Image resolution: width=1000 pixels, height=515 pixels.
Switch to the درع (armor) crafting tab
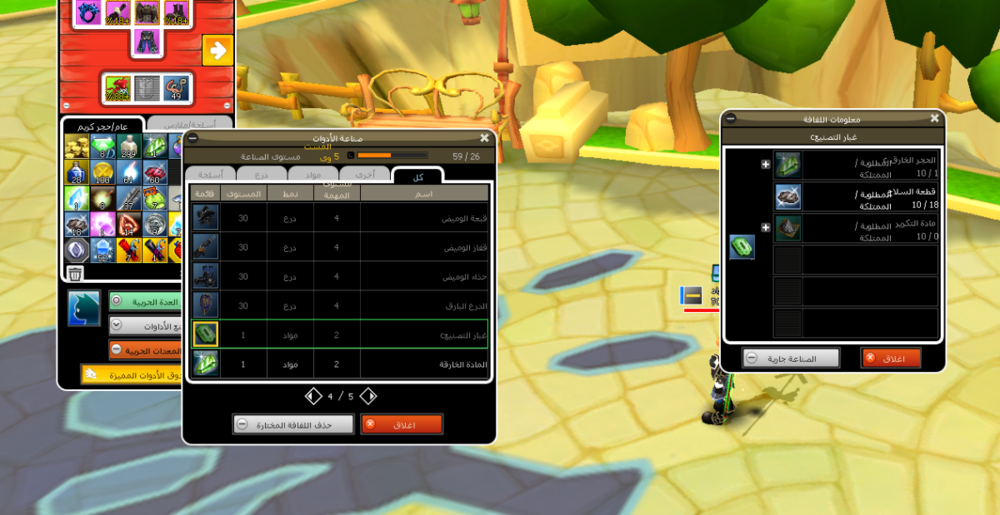(262, 174)
